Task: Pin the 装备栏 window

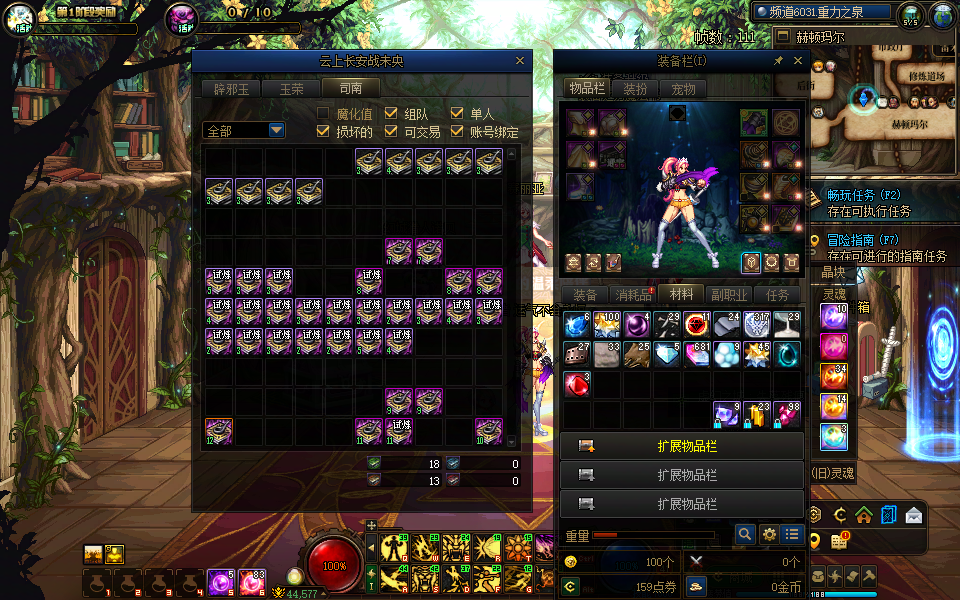Action: tap(779, 61)
